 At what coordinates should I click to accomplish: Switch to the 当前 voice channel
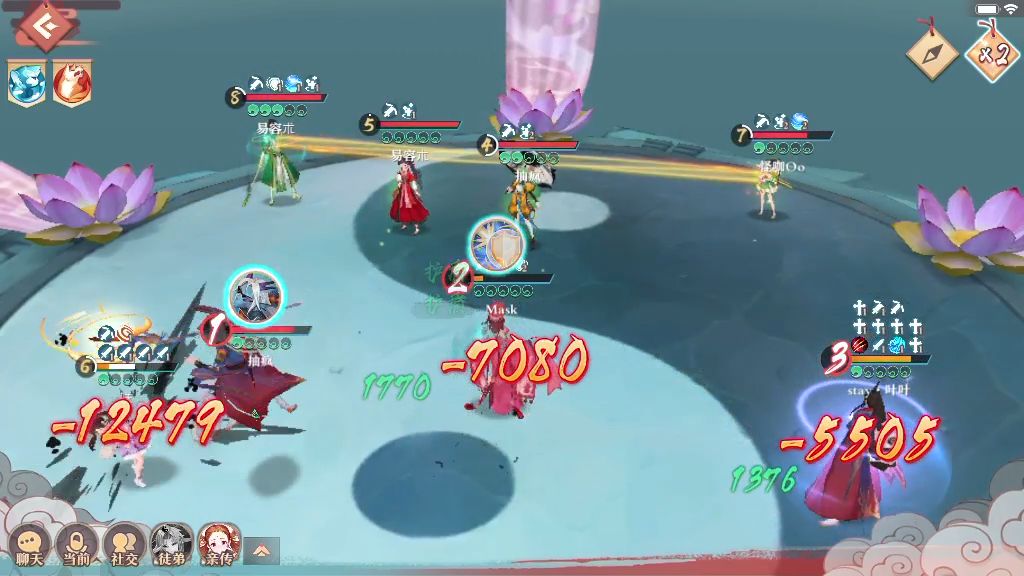tap(76, 546)
